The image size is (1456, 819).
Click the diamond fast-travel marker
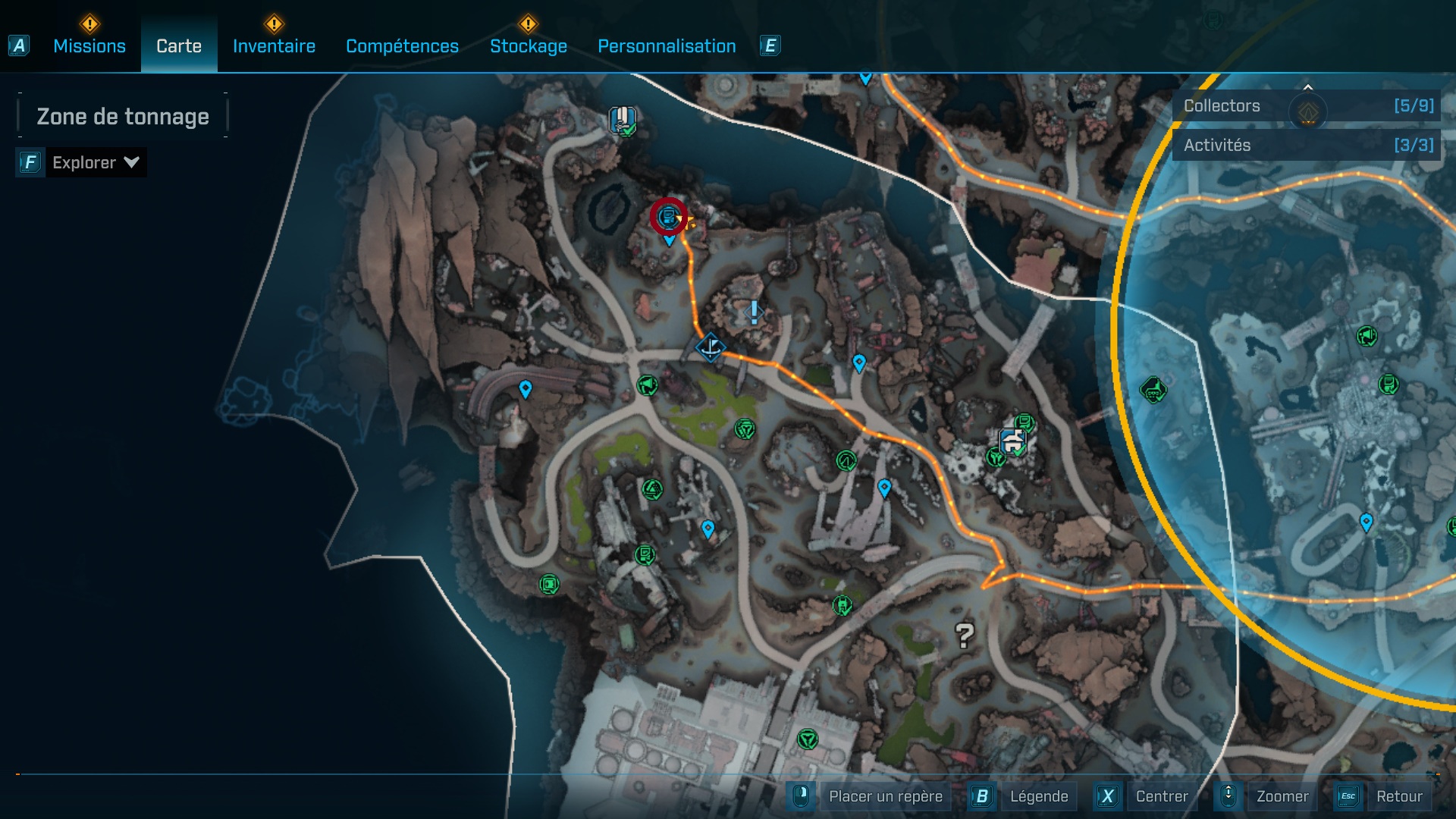pos(711,348)
